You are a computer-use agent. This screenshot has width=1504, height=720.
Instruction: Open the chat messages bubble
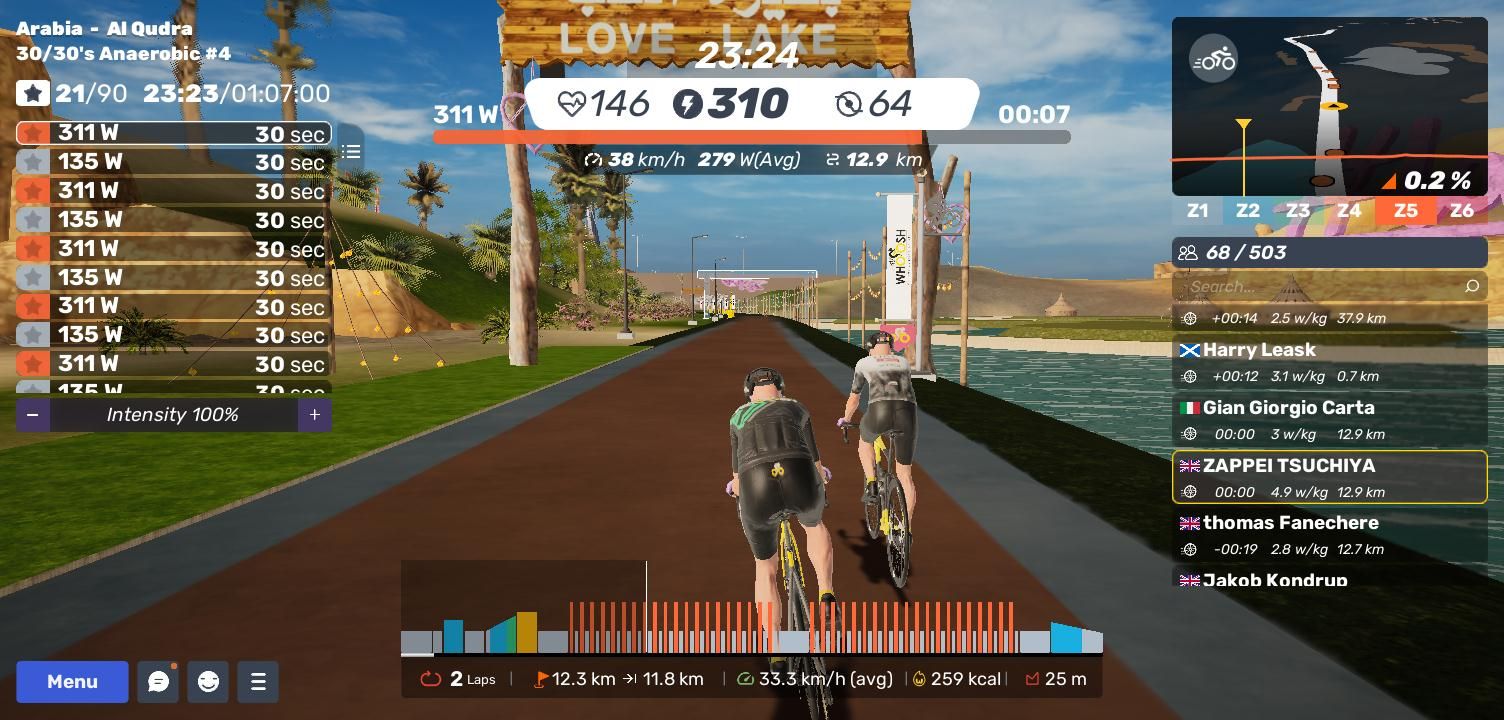(x=158, y=682)
